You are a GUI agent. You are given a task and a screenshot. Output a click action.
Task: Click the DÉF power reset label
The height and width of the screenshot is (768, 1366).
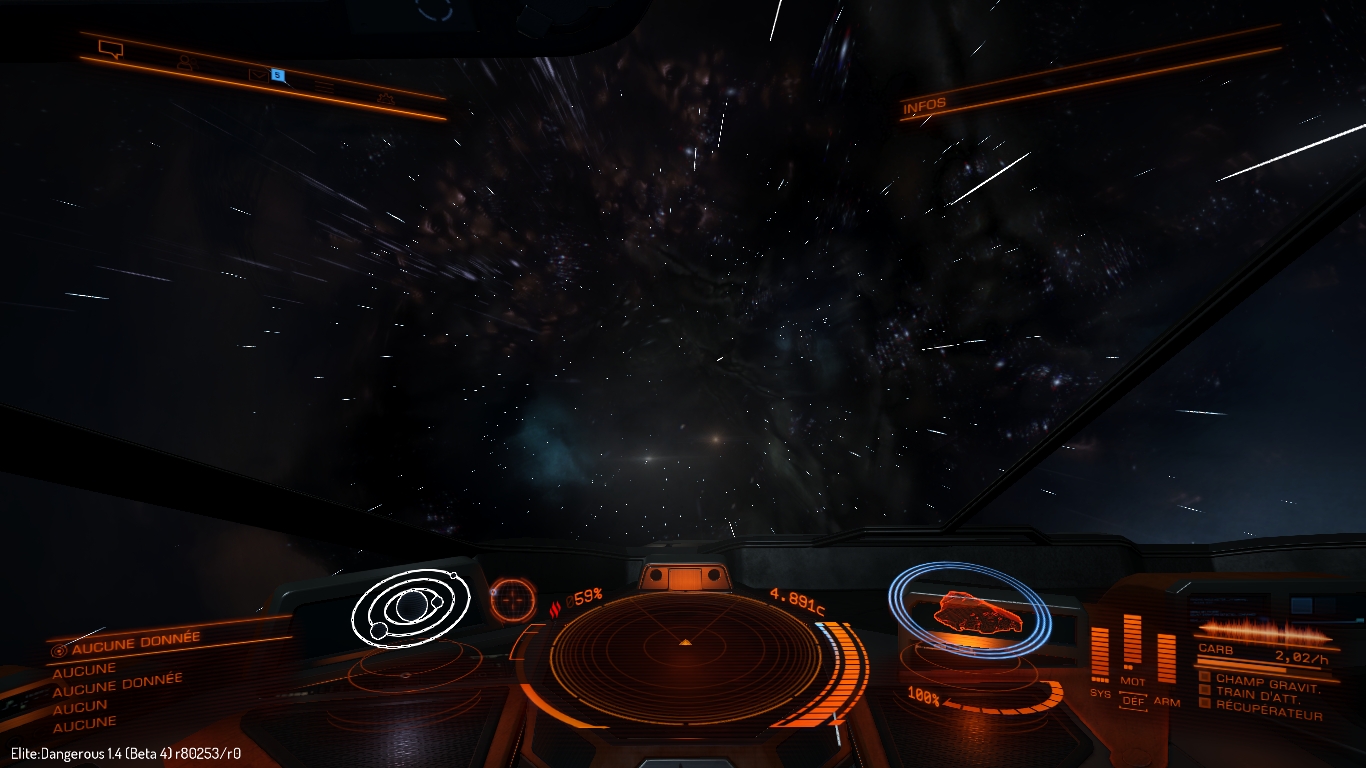point(1133,701)
